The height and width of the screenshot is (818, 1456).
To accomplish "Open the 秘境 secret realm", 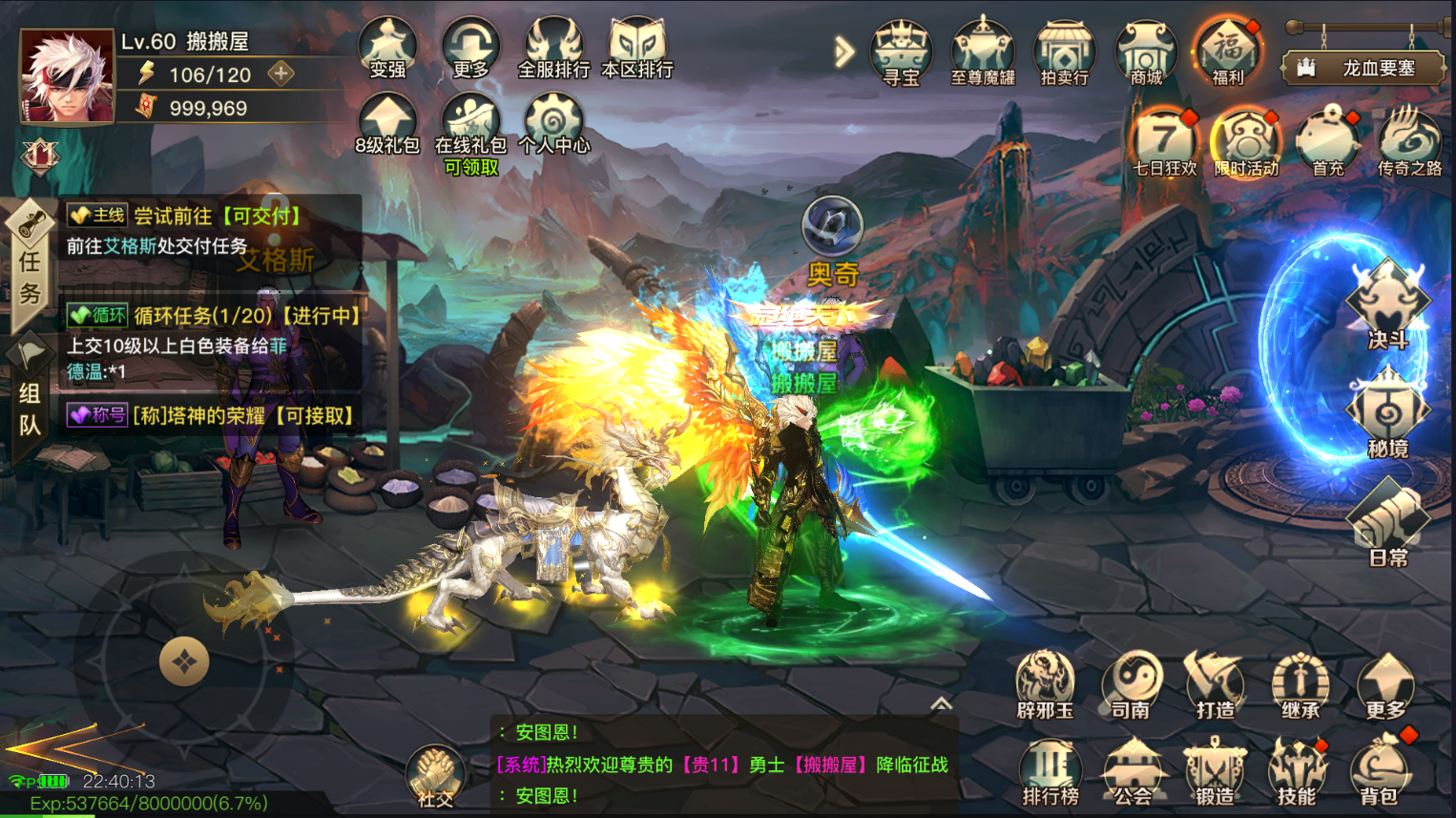I will tap(1387, 415).
